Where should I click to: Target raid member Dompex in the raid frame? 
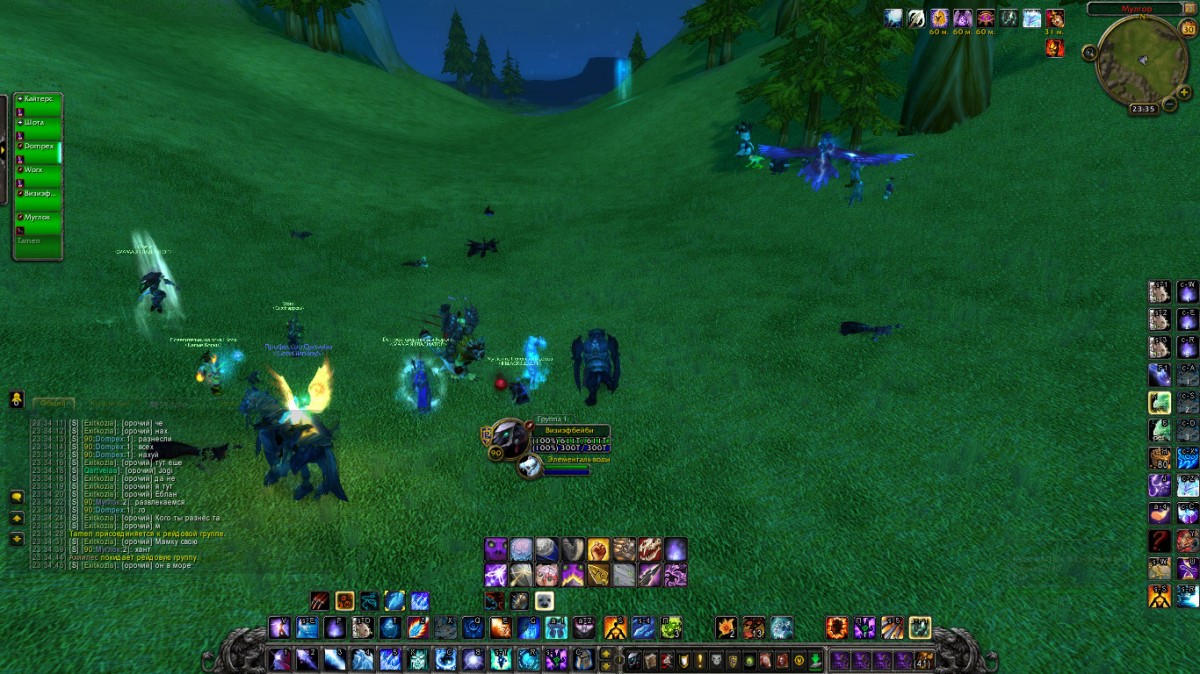(38, 146)
